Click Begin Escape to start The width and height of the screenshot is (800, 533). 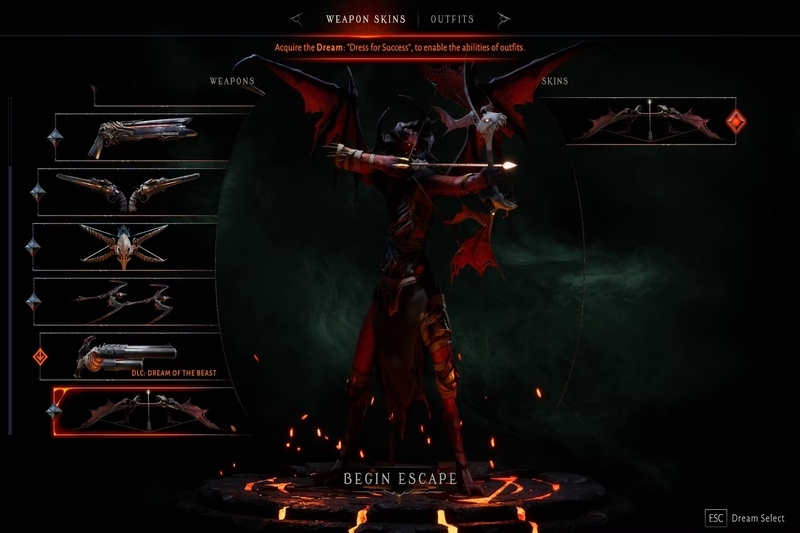pos(400,478)
